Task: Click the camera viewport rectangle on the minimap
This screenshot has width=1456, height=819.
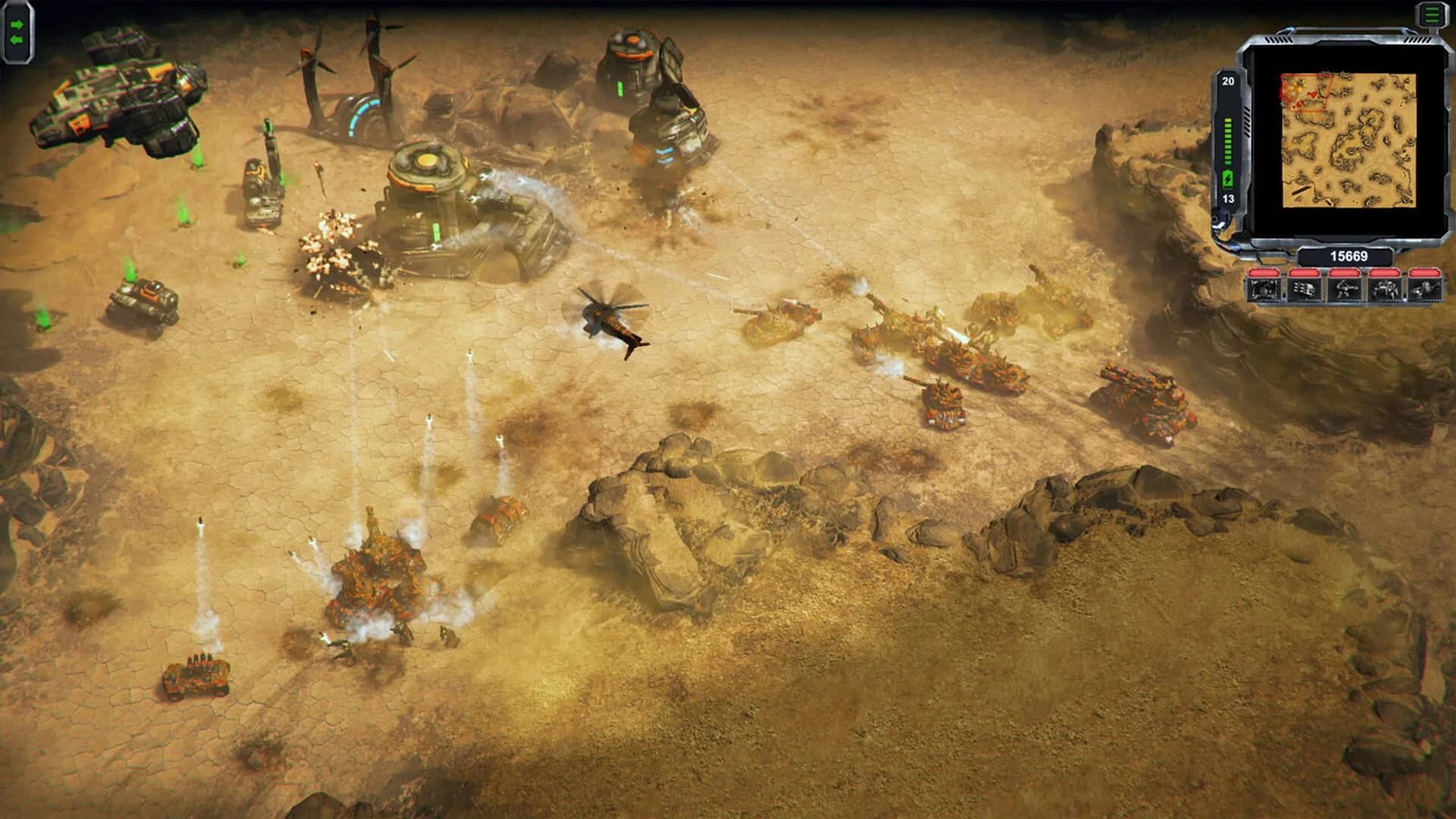Action: click(1307, 92)
